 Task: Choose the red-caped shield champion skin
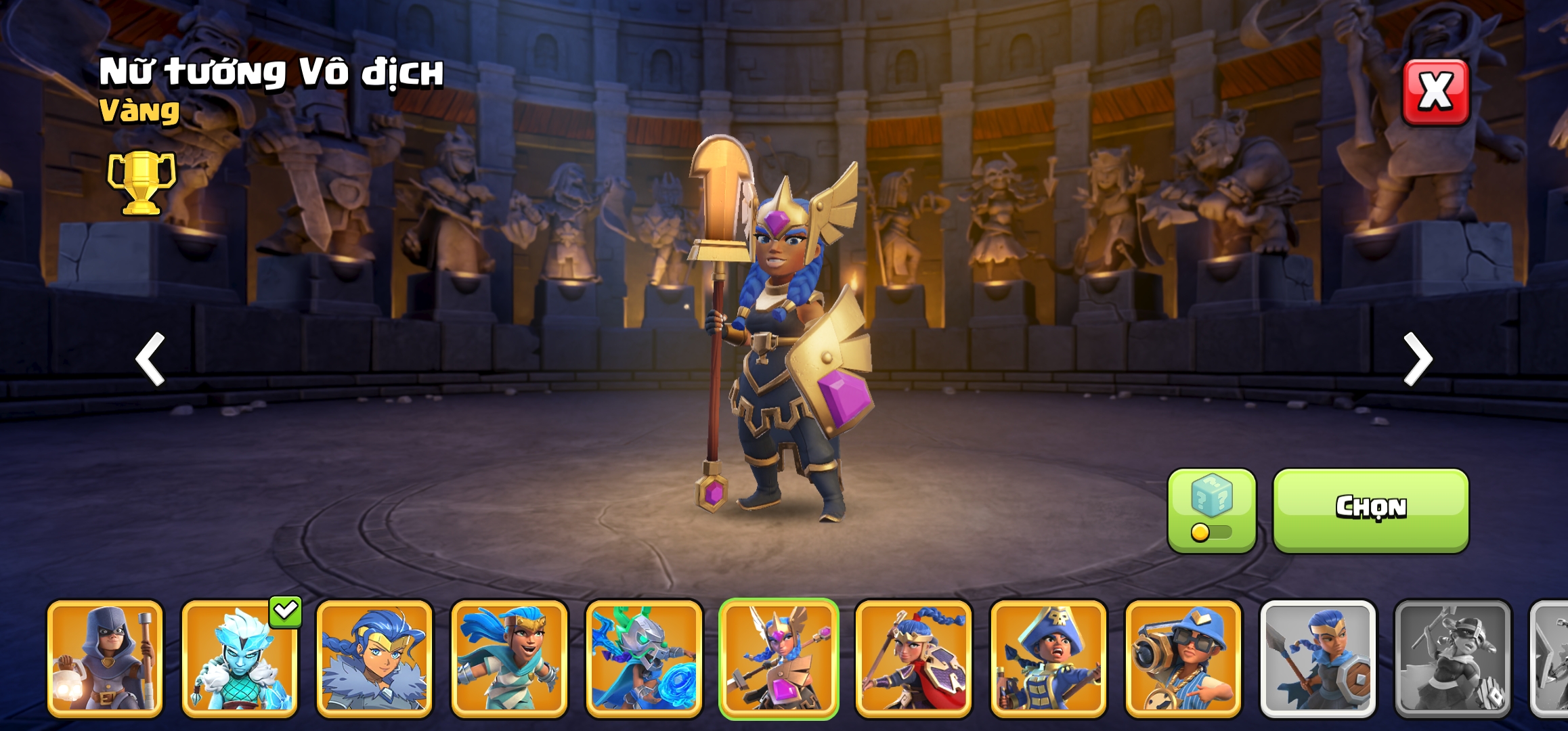(913, 658)
